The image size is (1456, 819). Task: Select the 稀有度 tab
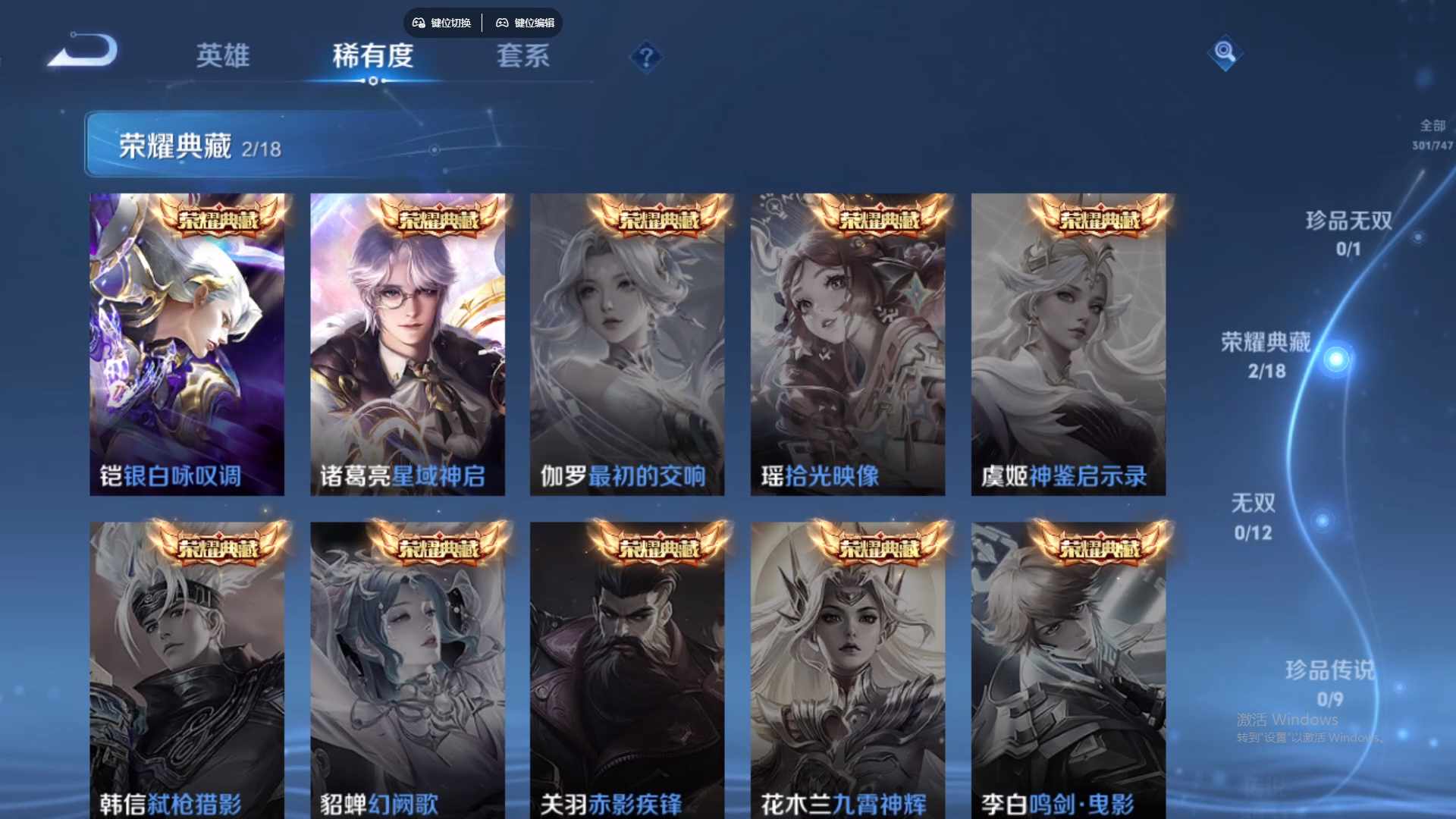click(x=373, y=55)
